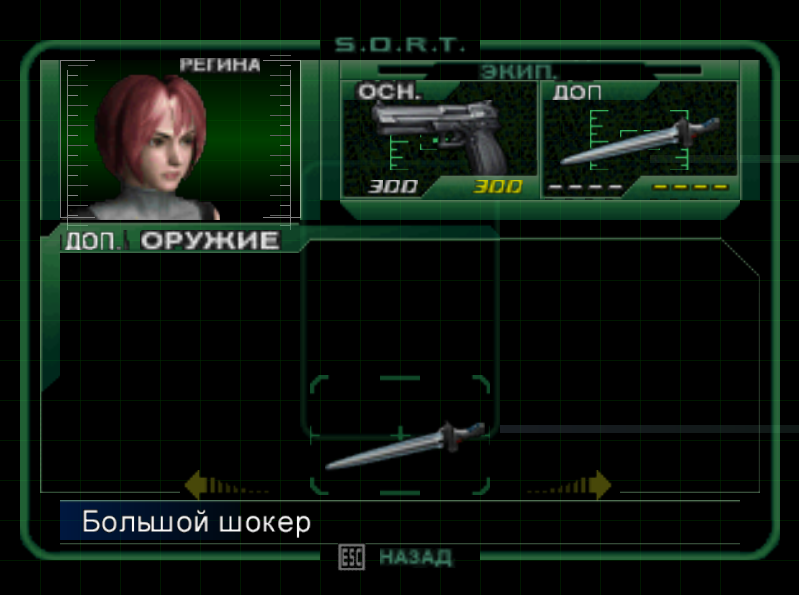The height and width of the screenshot is (595, 799).
Task: Select the secondary weapon stun blade slot
Action: [639, 138]
